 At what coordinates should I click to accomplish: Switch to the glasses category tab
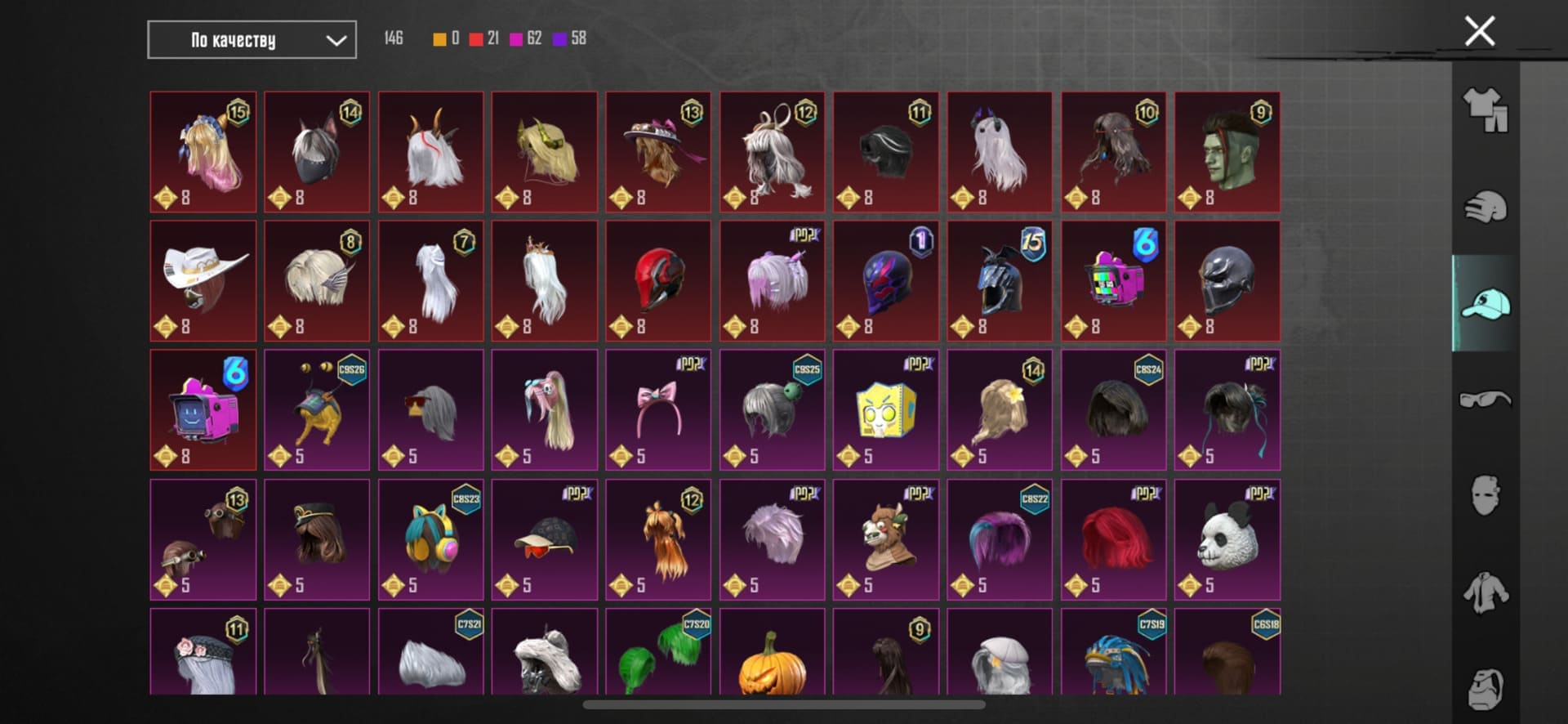pyautogui.click(x=1486, y=400)
